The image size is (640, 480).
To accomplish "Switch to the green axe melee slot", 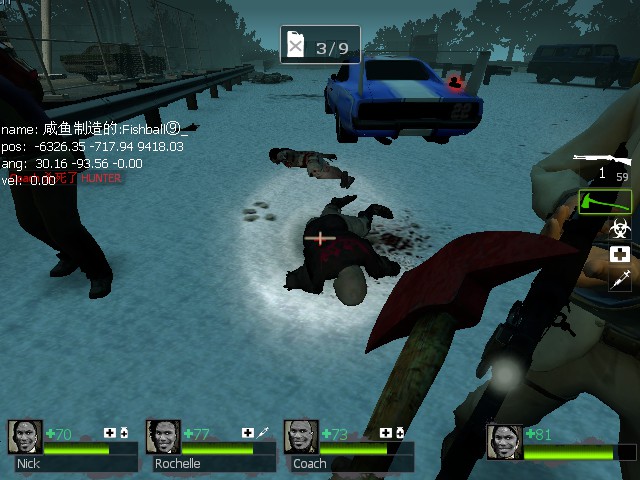I will click(x=605, y=201).
